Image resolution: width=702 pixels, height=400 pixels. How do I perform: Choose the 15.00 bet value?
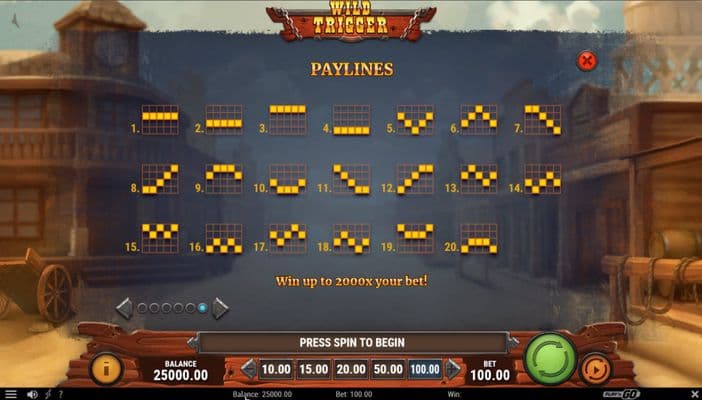pyautogui.click(x=314, y=370)
